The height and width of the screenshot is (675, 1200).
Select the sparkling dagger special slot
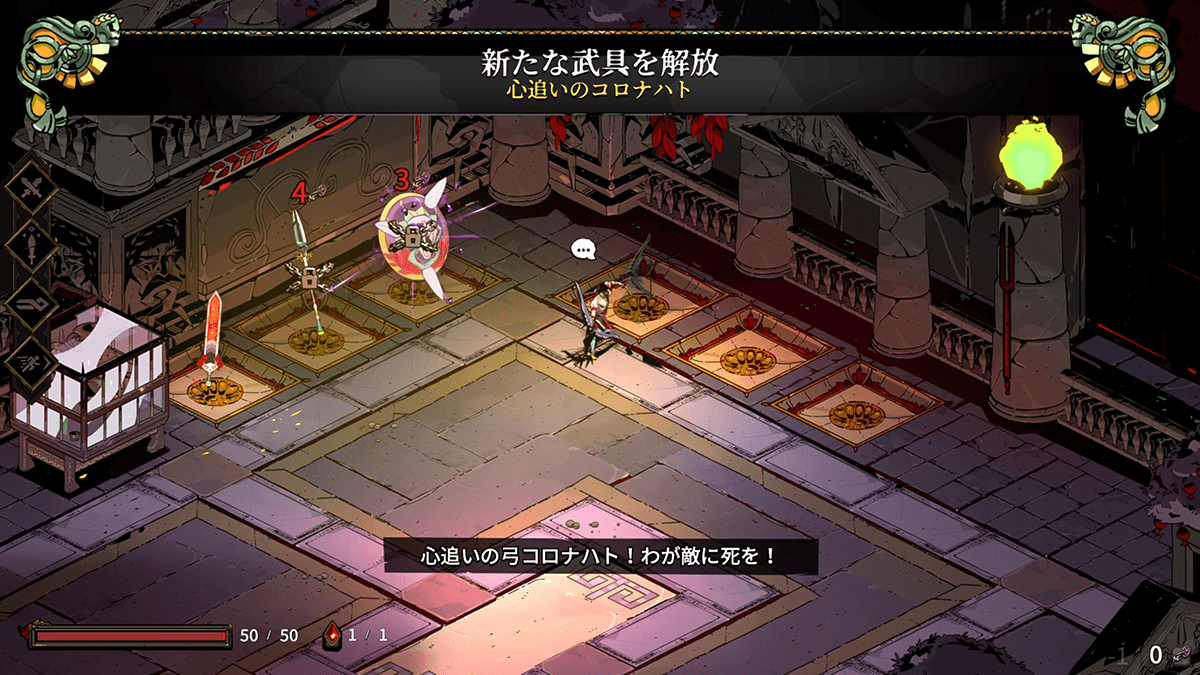[31, 245]
